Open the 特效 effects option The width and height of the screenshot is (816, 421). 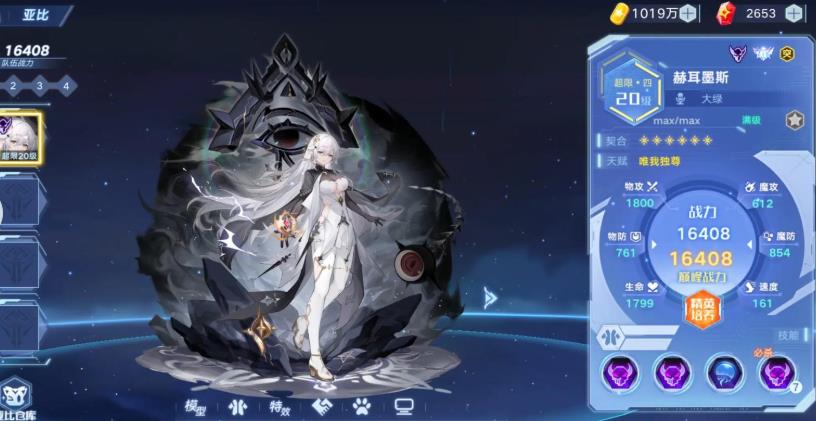click(x=279, y=407)
